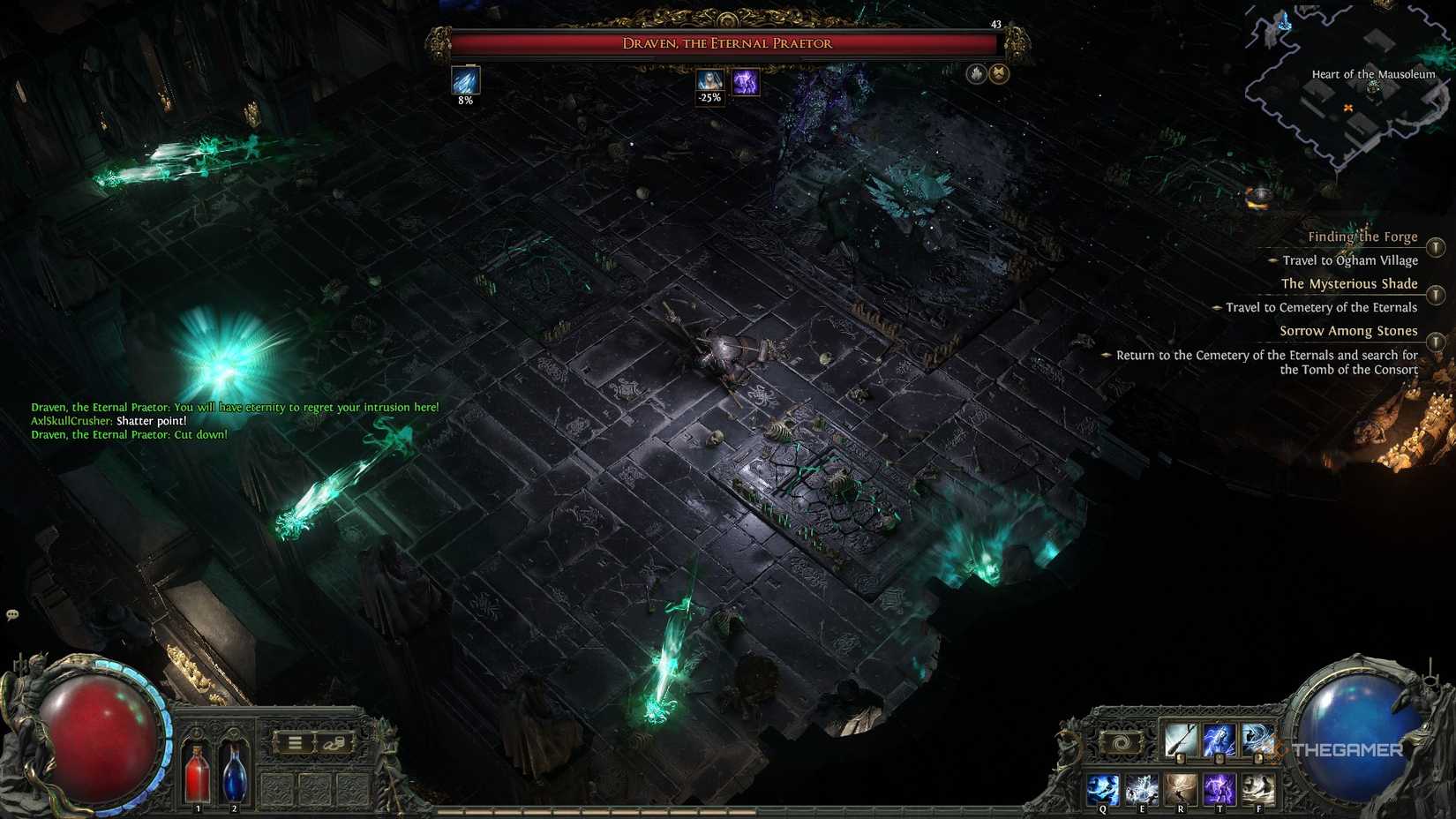
Task: Activate the lightning skill bound to T
Action: 1221,789
